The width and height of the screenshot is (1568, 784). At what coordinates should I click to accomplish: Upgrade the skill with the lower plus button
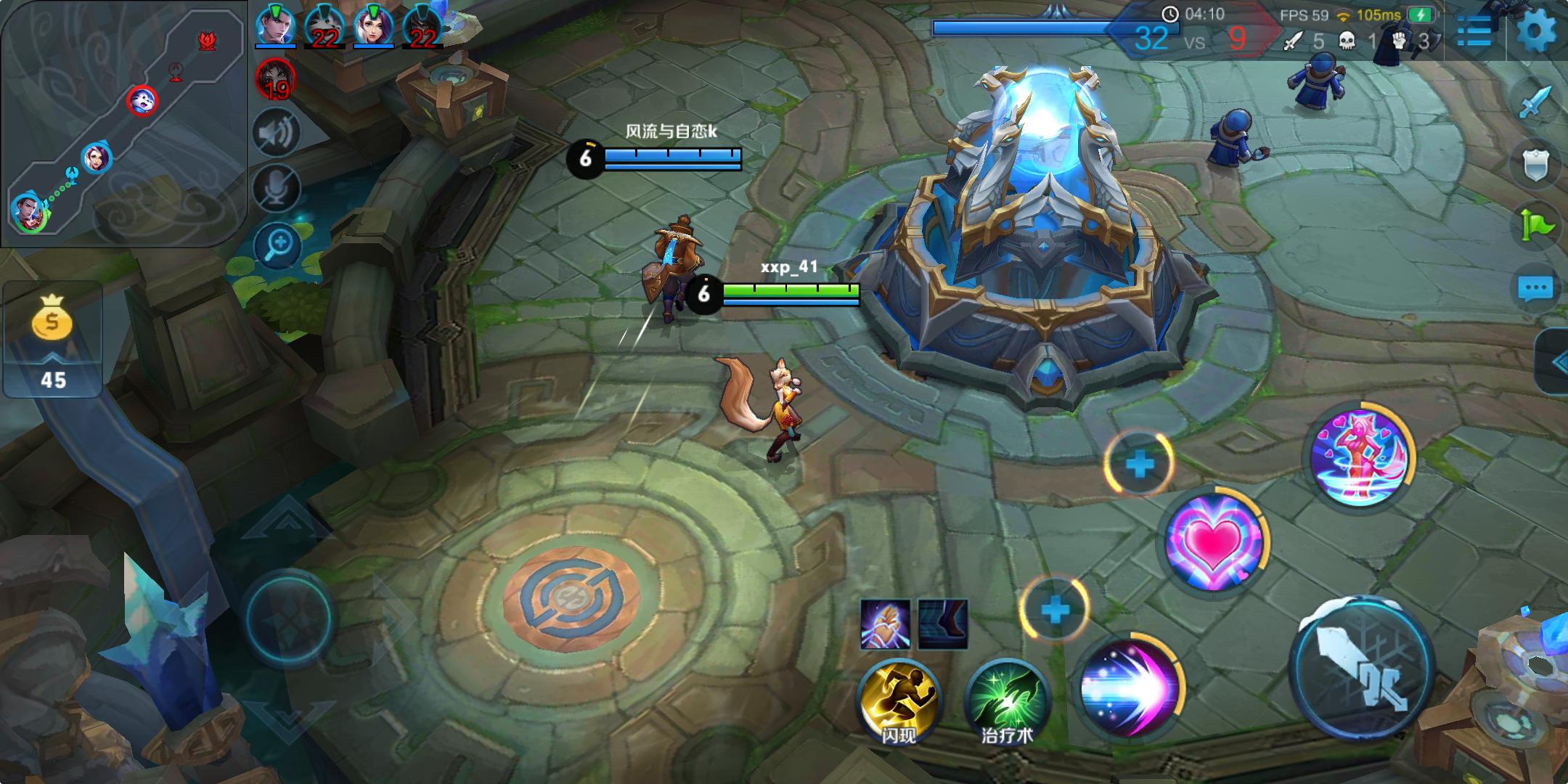1055,610
